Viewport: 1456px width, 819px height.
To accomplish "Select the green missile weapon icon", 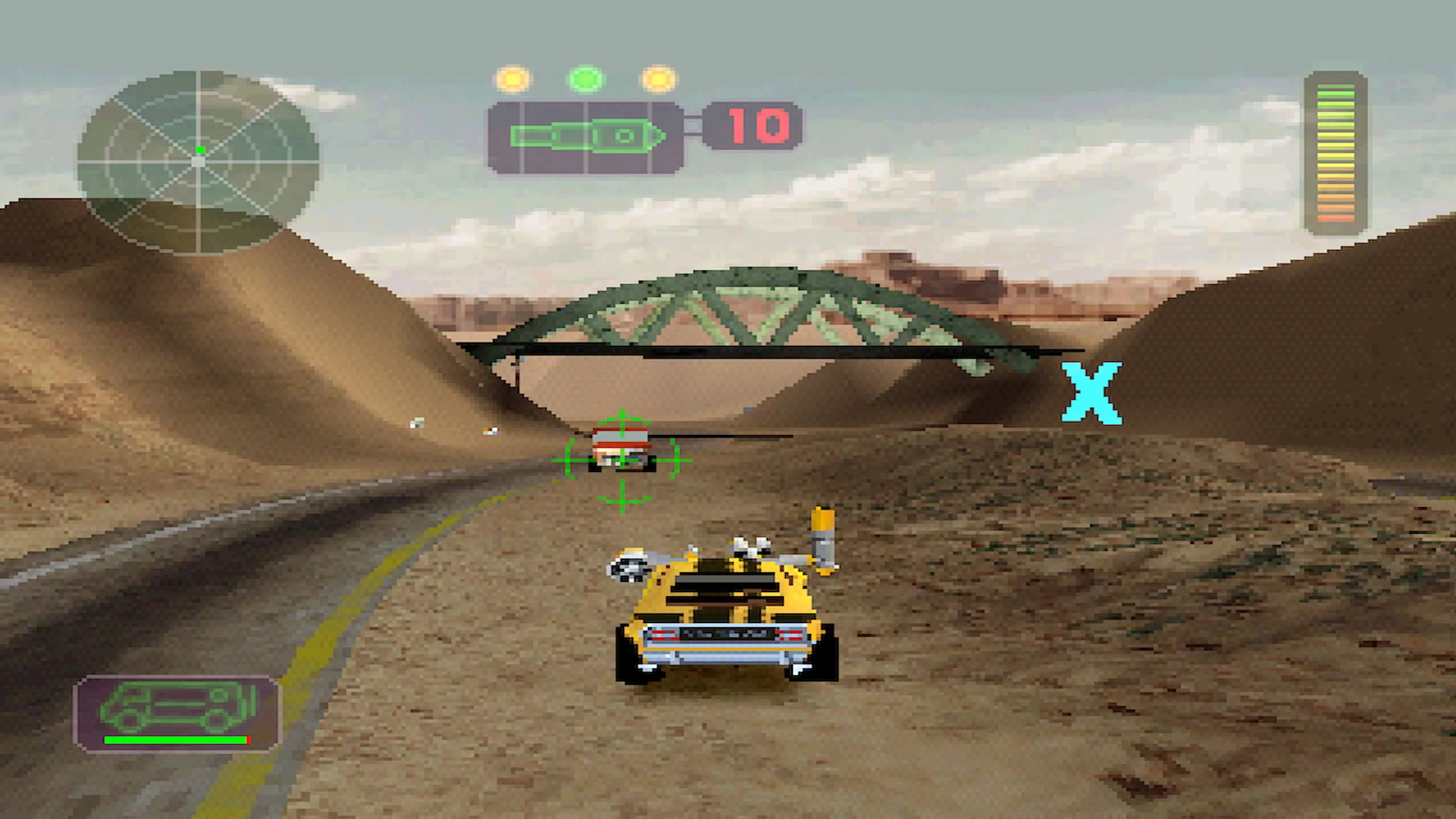I will click(x=586, y=136).
